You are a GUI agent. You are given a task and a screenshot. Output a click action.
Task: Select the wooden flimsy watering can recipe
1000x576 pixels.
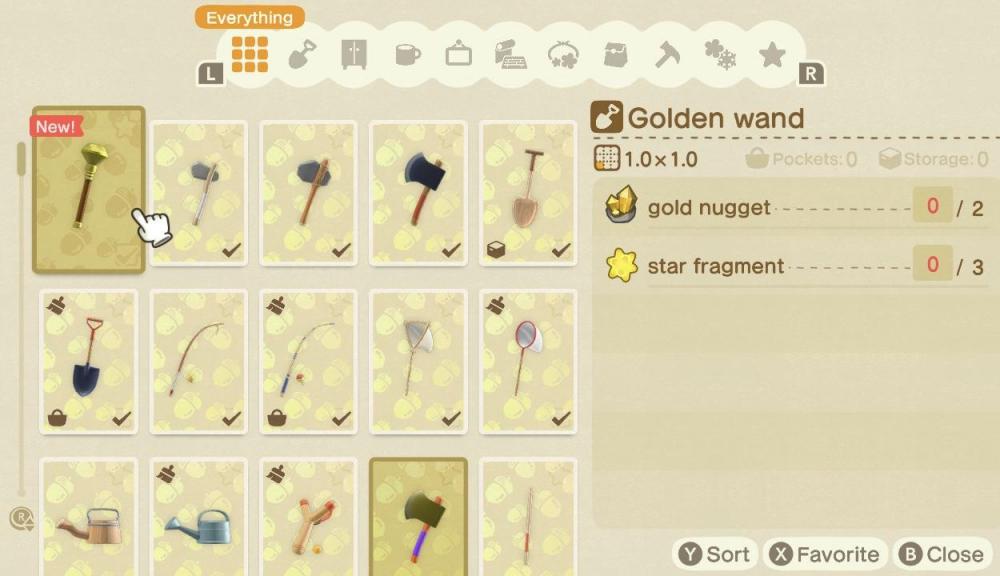point(89,520)
